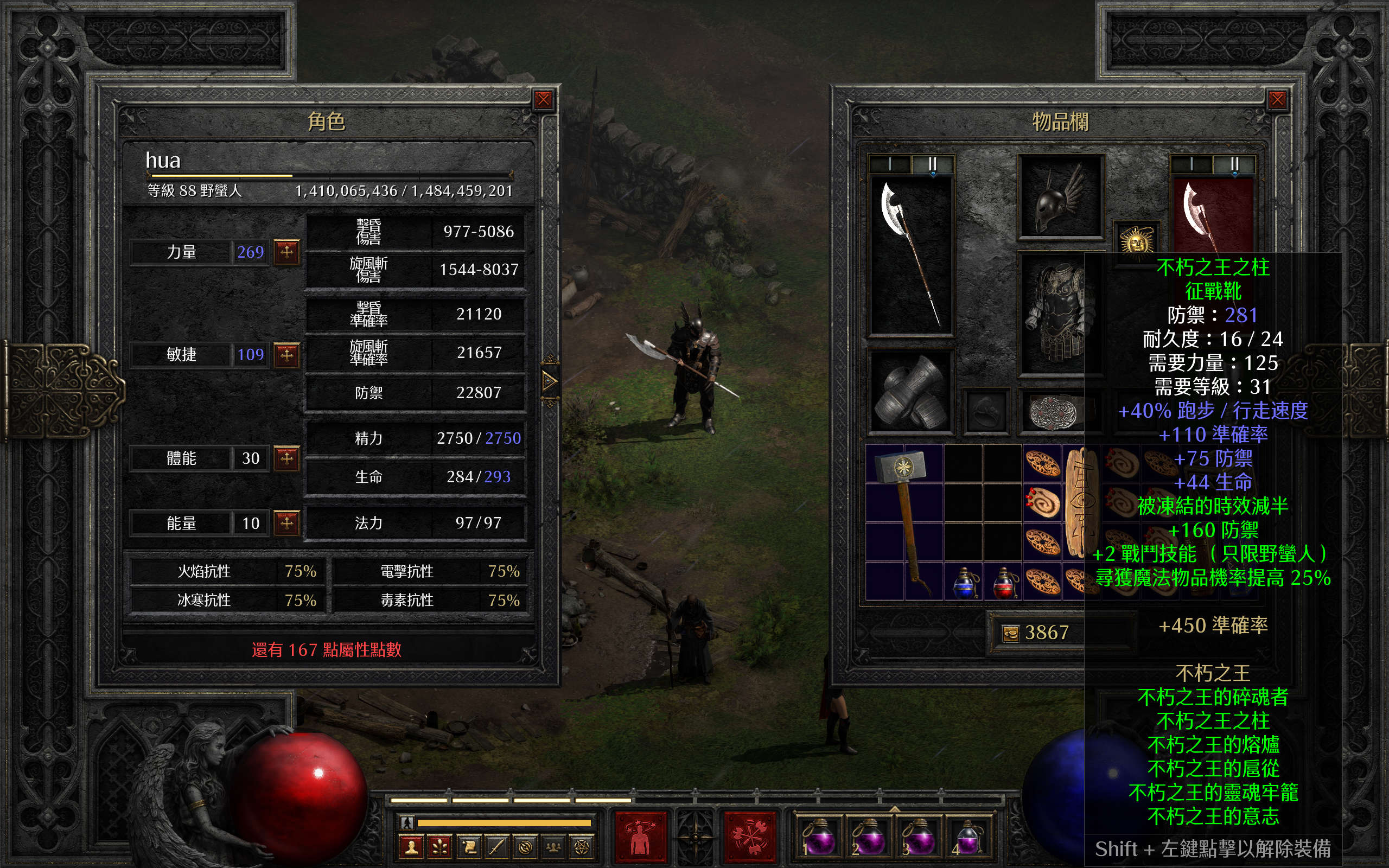Add a point to vitality (體能)
This screenshot has height=868, width=1389.
pos(286,458)
